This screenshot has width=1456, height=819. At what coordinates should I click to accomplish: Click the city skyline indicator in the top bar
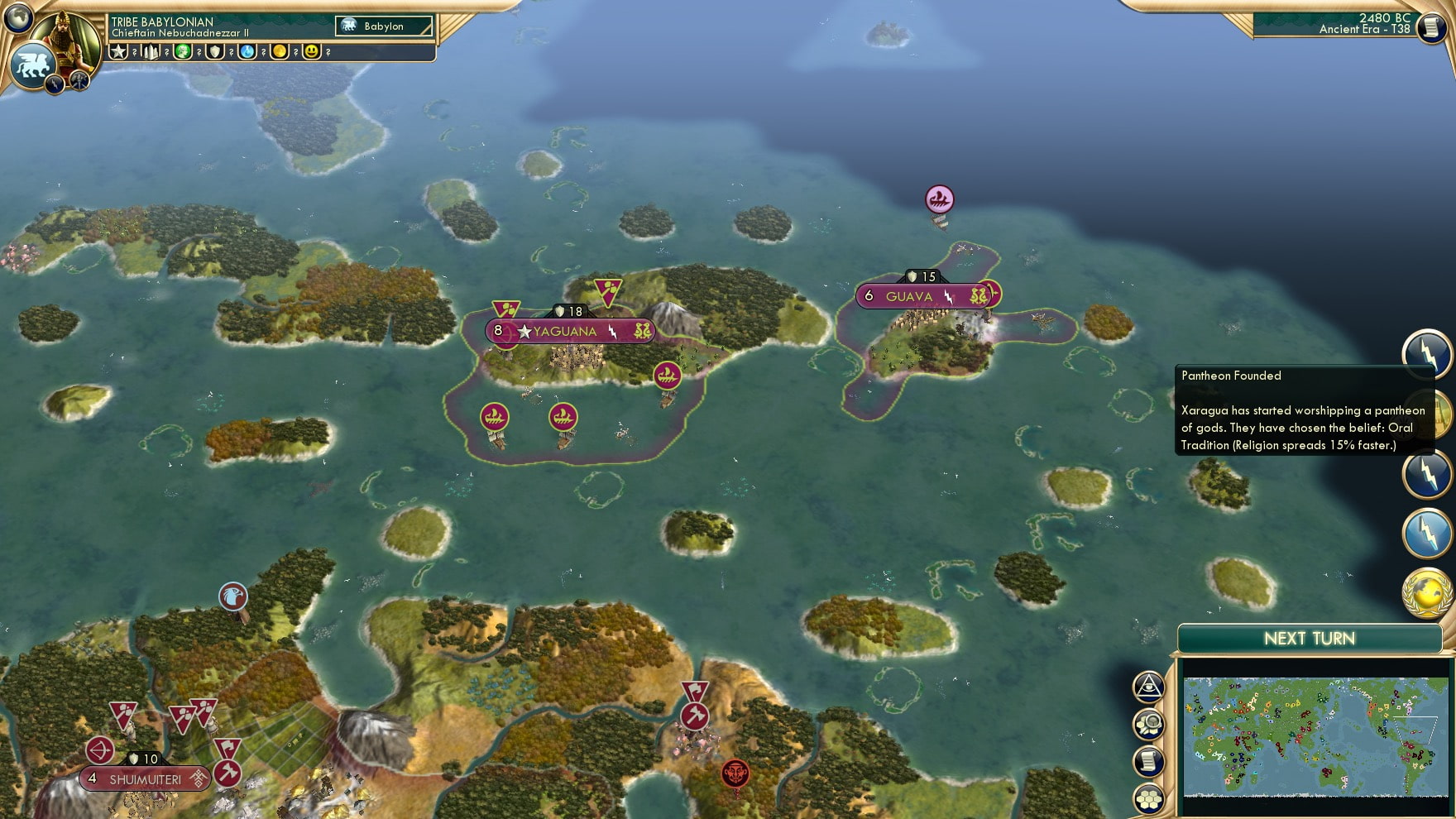click(150, 52)
